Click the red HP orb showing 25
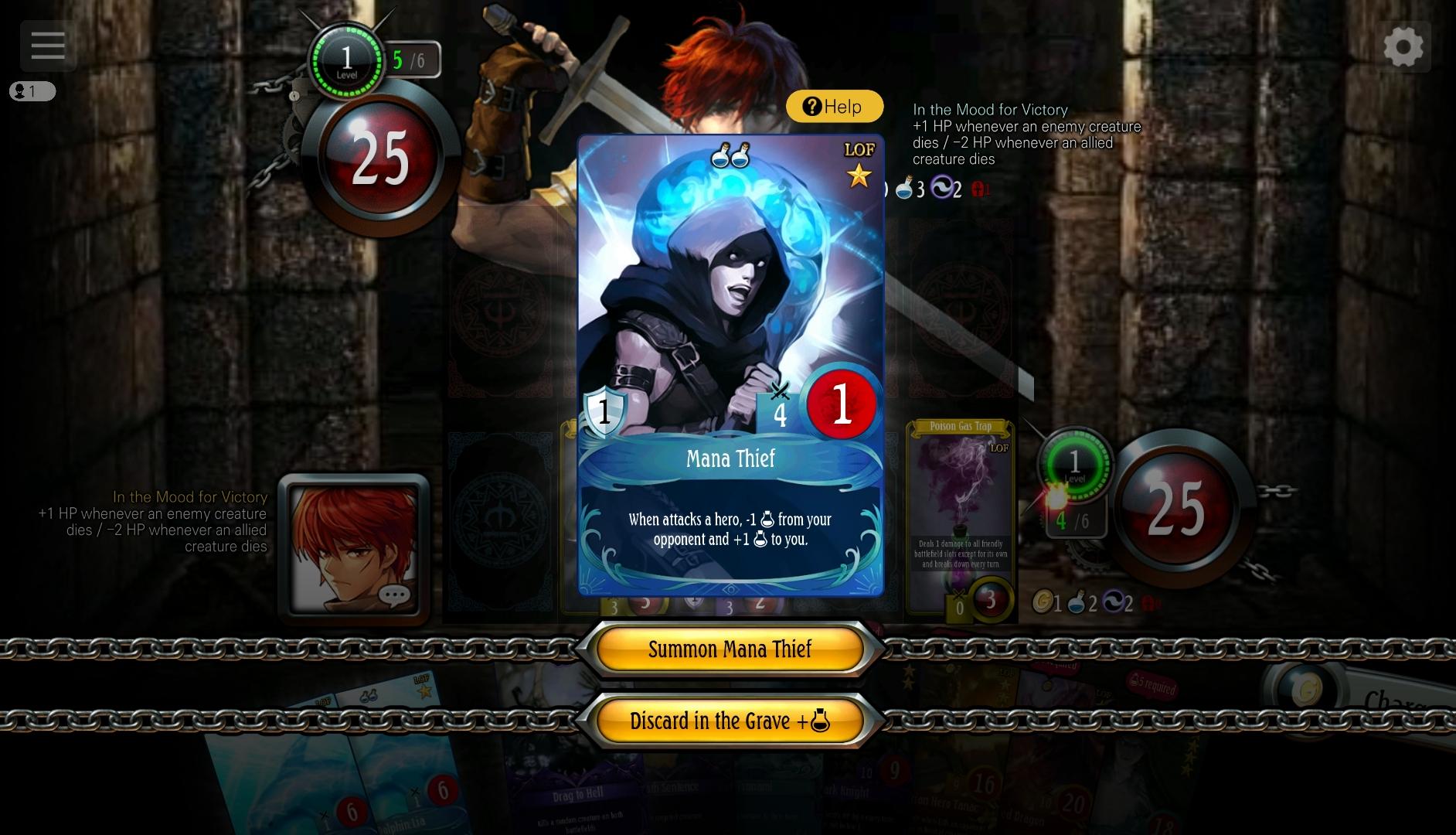Image resolution: width=1456 pixels, height=835 pixels. (x=1177, y=510)
